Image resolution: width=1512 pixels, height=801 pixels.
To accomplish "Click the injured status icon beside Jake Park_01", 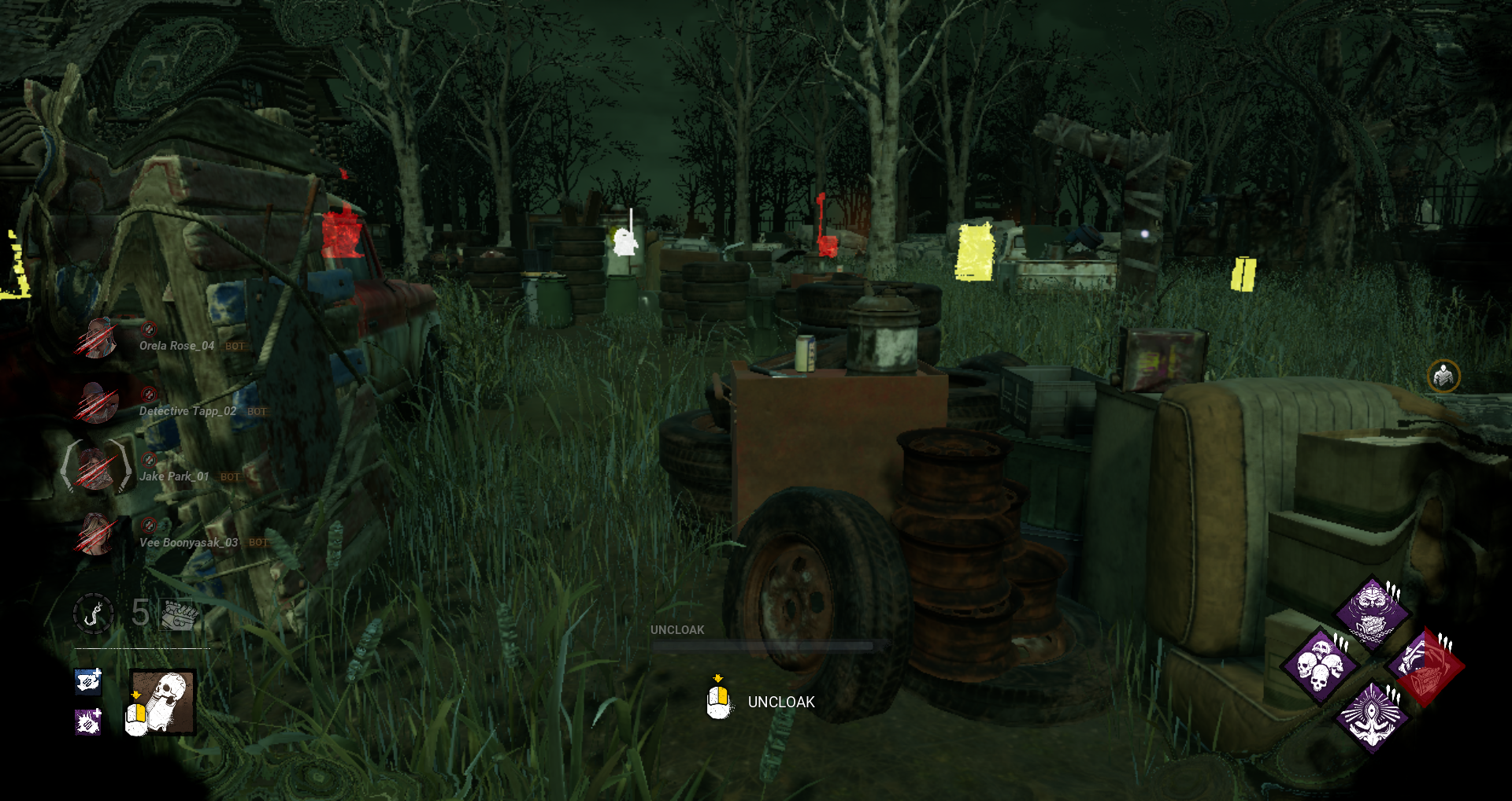I will pyautogui.click(x=148, y=462).
